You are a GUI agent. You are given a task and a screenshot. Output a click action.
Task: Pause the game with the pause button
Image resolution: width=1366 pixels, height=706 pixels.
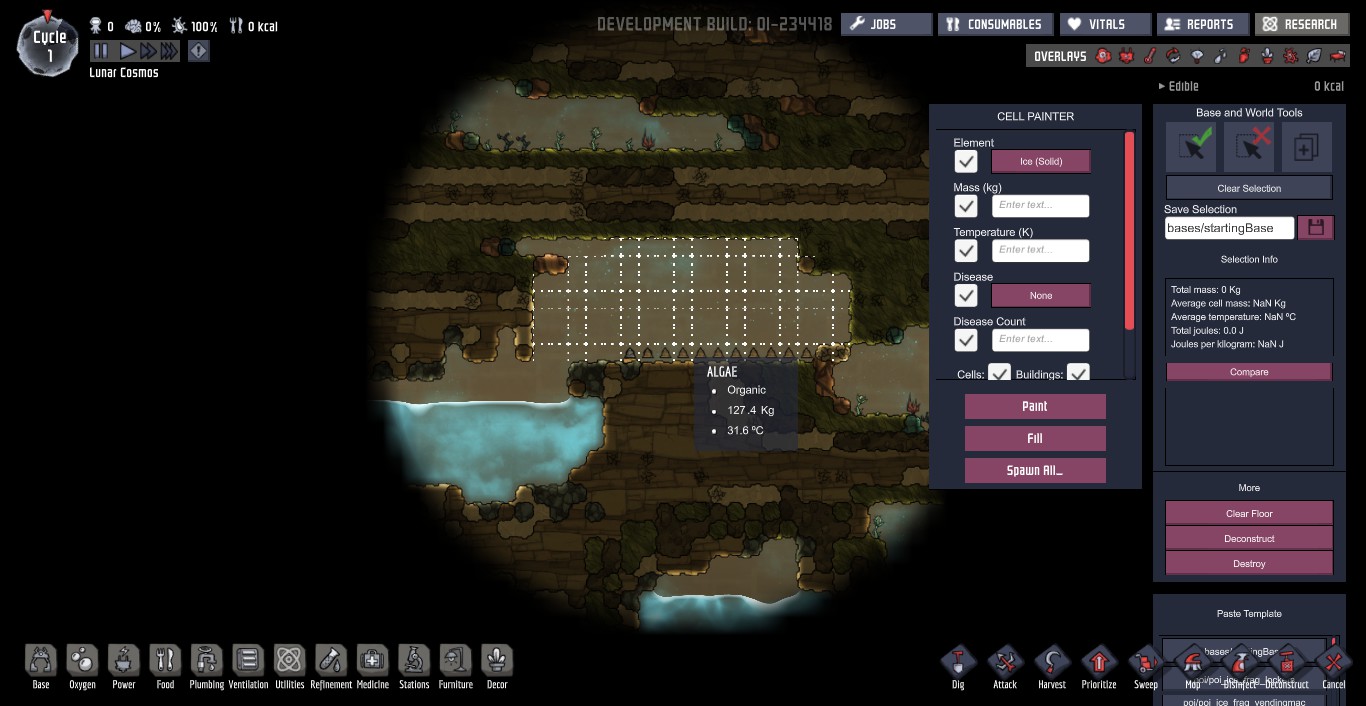[x=101, y=51]
